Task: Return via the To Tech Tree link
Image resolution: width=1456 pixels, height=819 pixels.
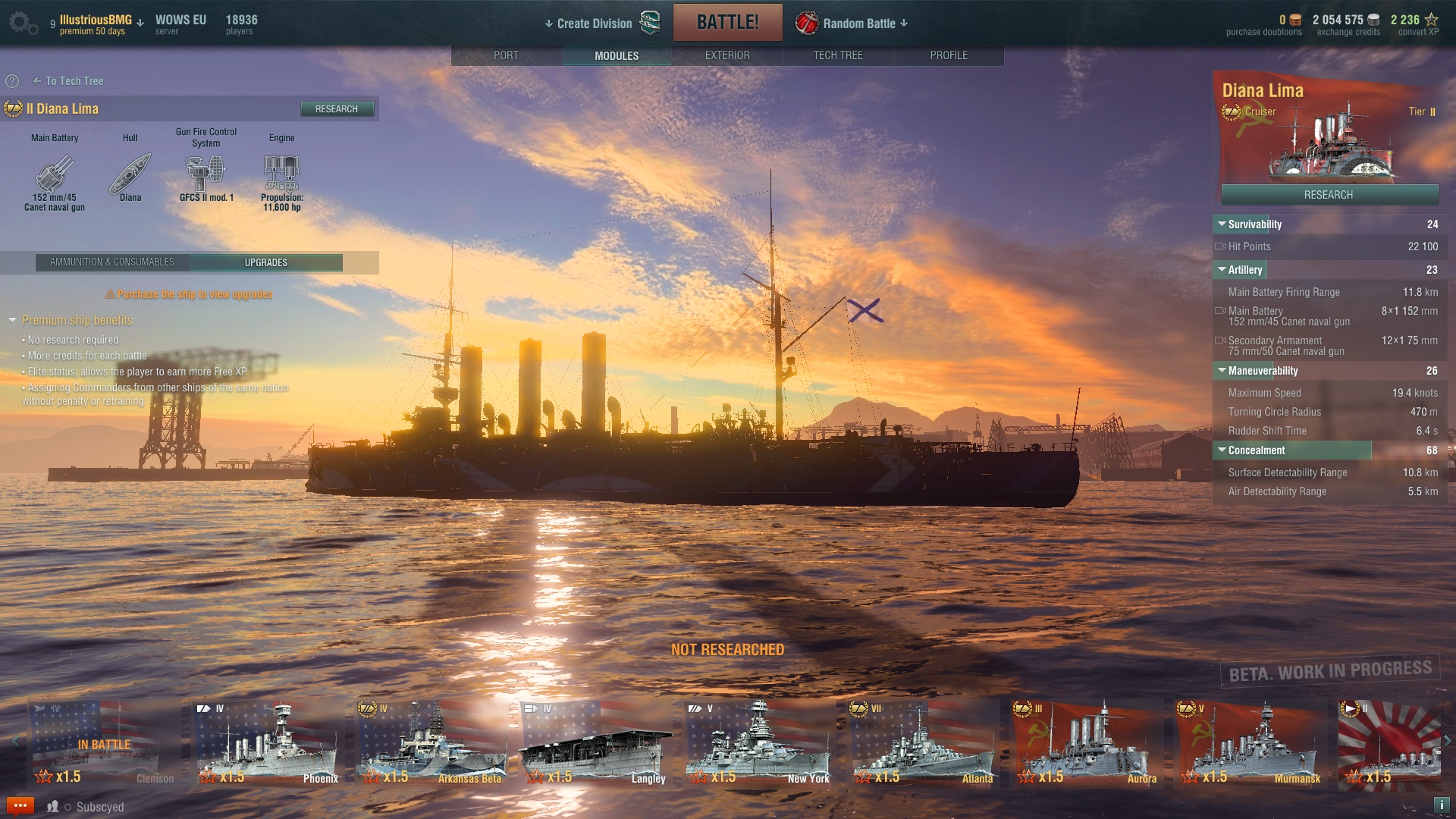Action: (74, 81)
